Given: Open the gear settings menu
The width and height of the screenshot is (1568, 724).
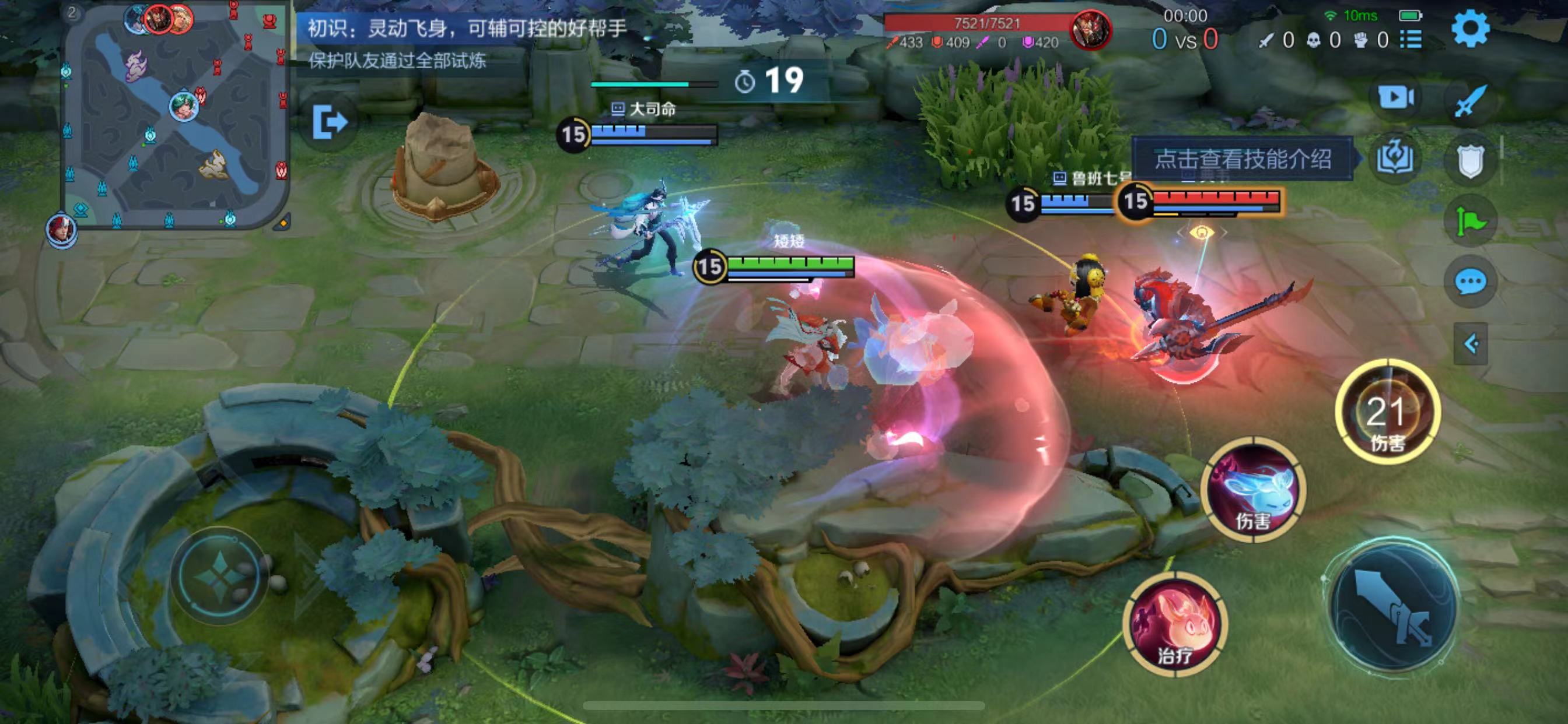Looking at the screenshot, I should [x=1471, y=28].
